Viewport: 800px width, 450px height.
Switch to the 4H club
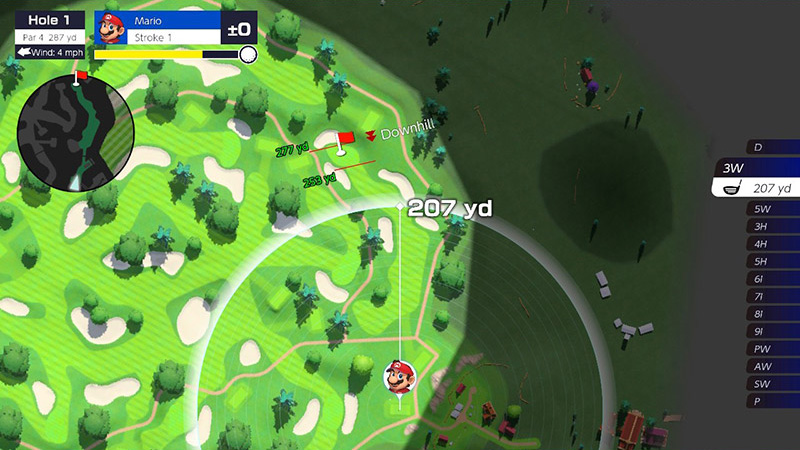(771, 244)
